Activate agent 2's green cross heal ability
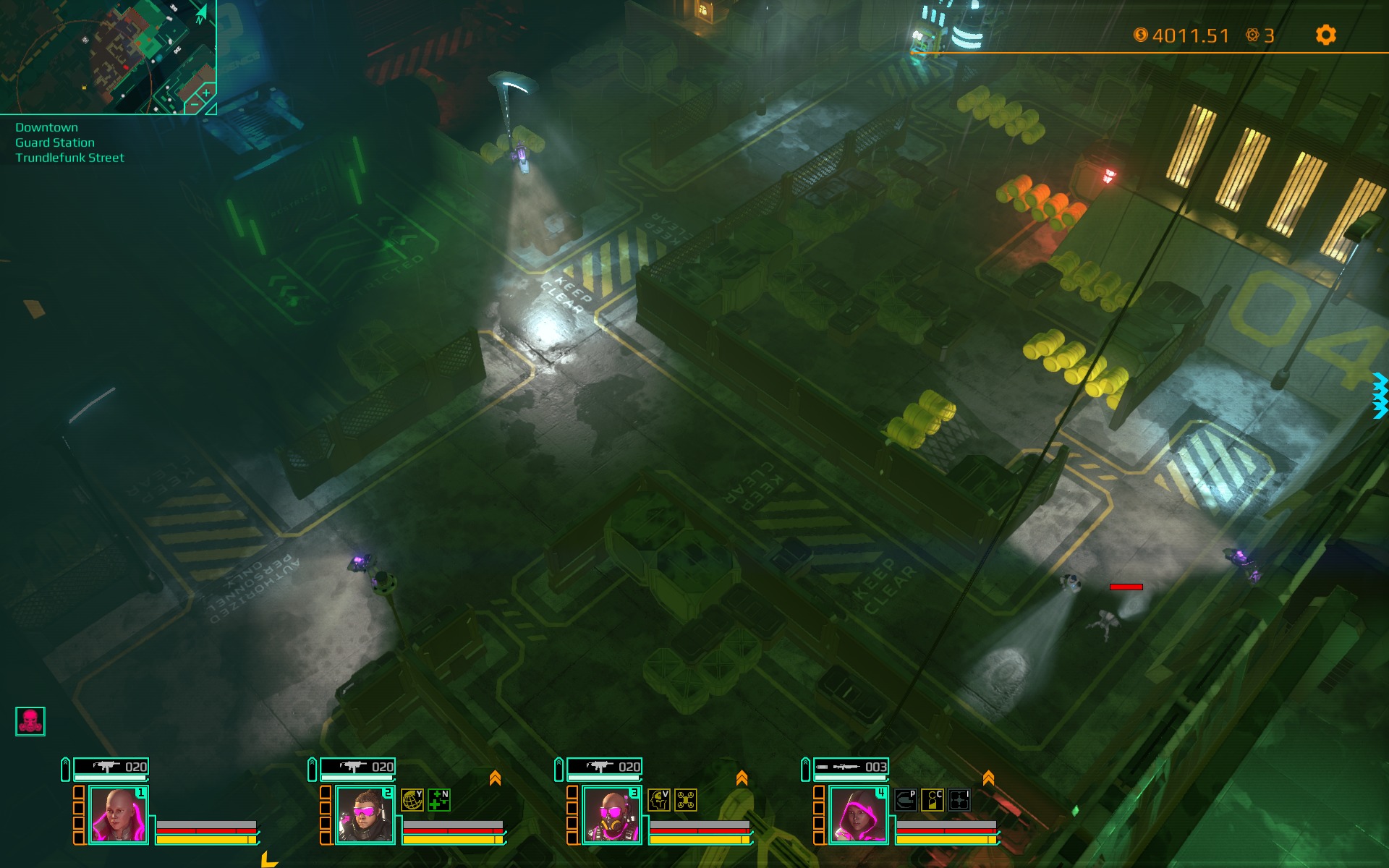Viewport: 1389px width, 868px height. [439, 800]
